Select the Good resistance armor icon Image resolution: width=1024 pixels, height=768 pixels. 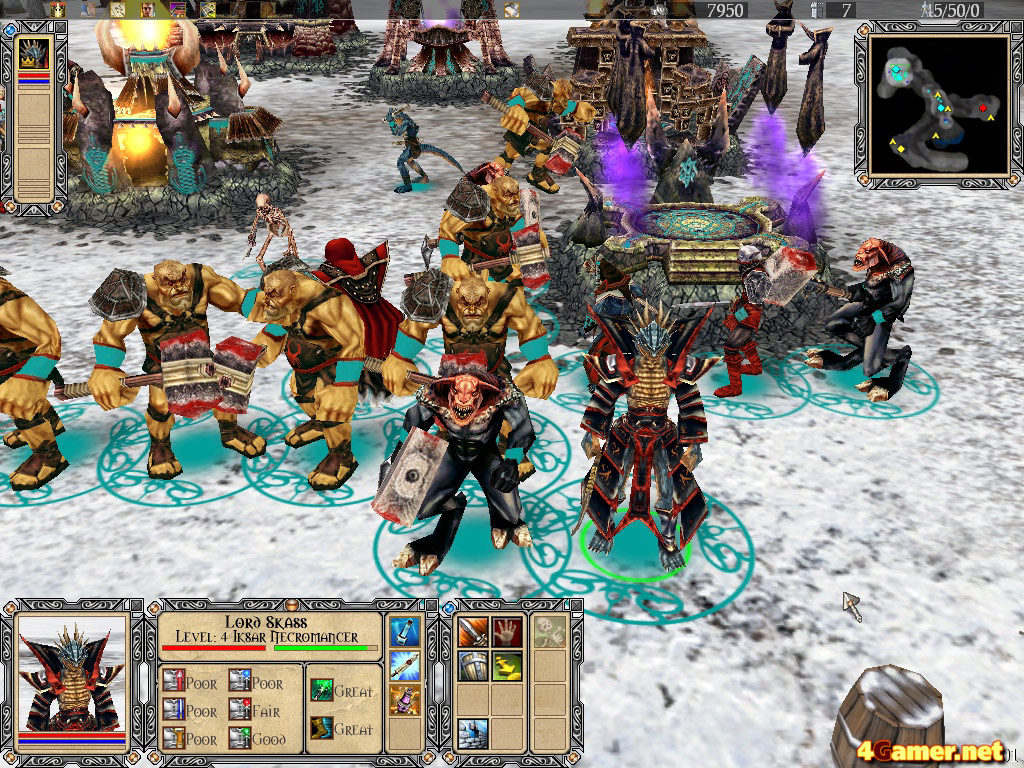click(239, 739)
